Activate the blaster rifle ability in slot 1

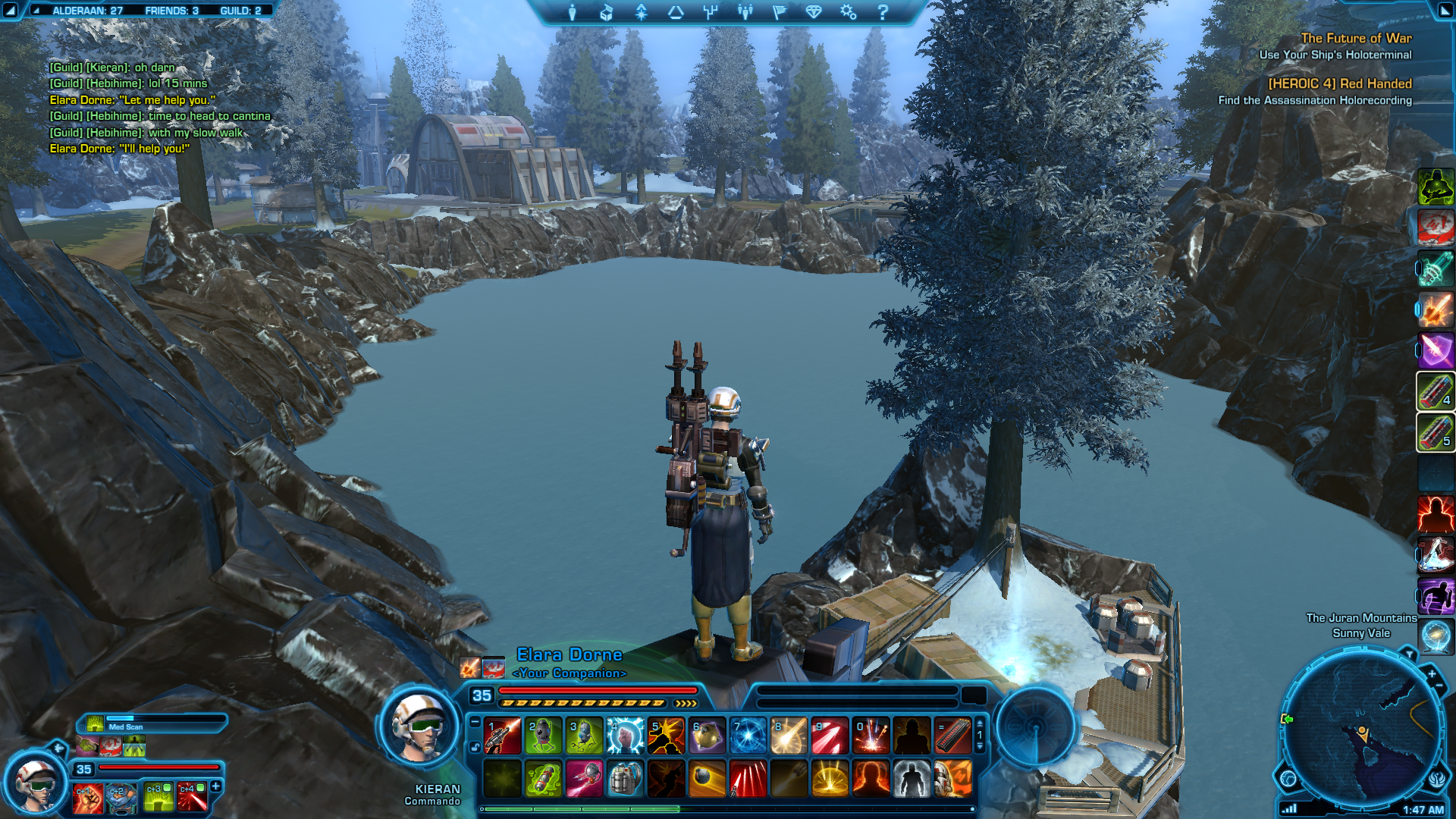(502, 736)
